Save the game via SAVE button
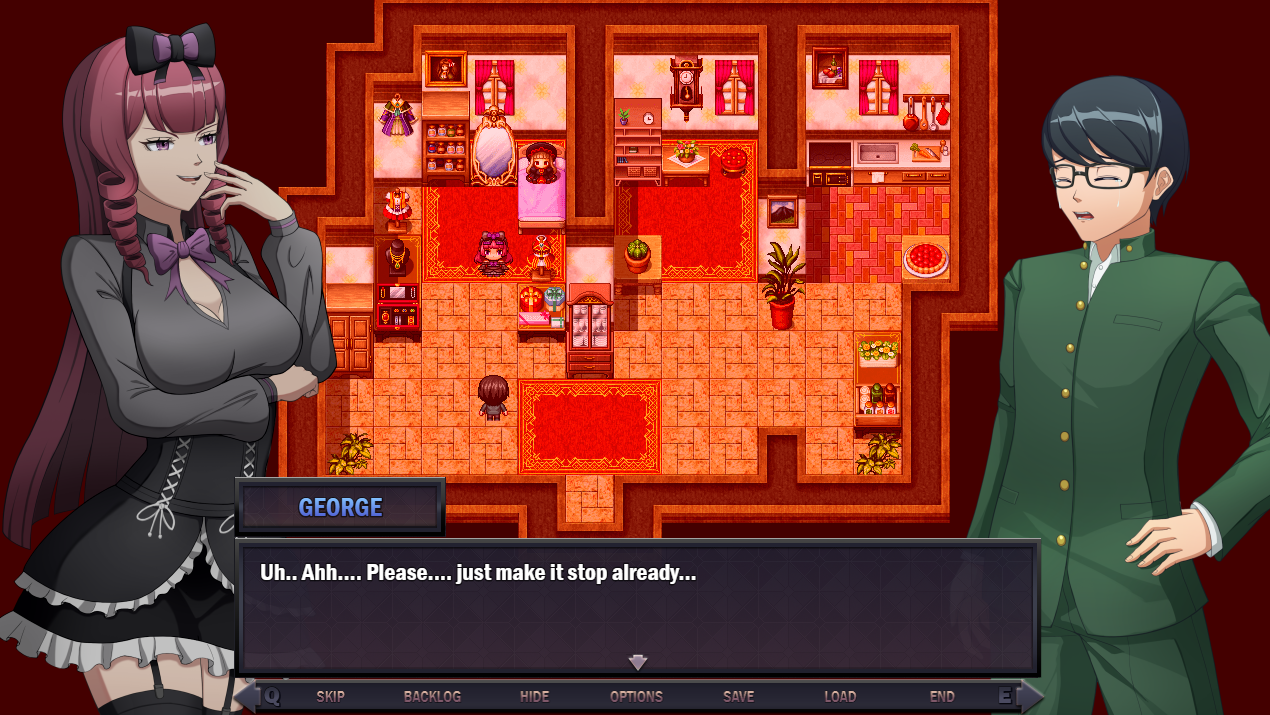The image size is (1270, 715). click(738, 696)
